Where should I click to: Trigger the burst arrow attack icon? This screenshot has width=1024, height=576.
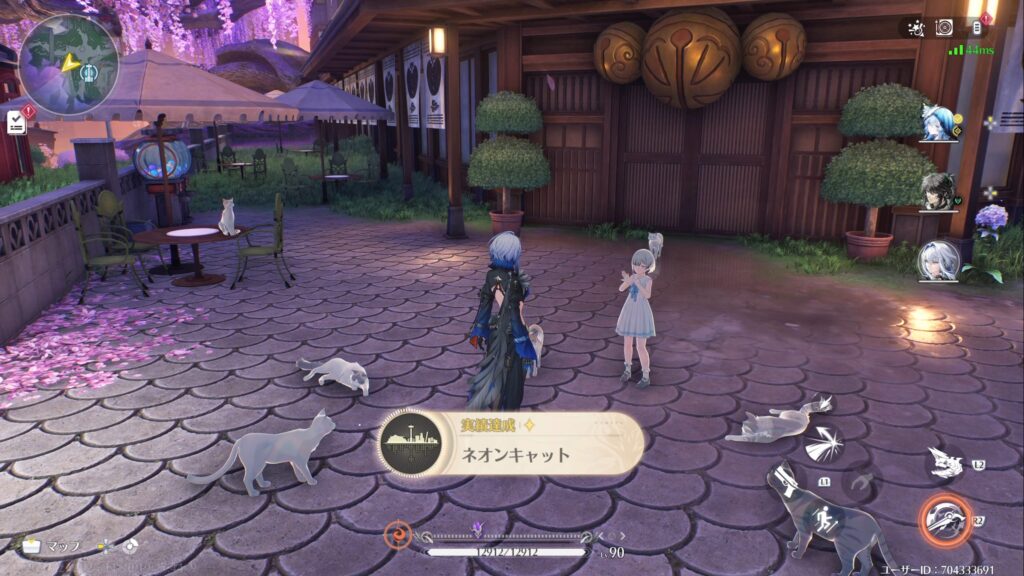point(825,444)
